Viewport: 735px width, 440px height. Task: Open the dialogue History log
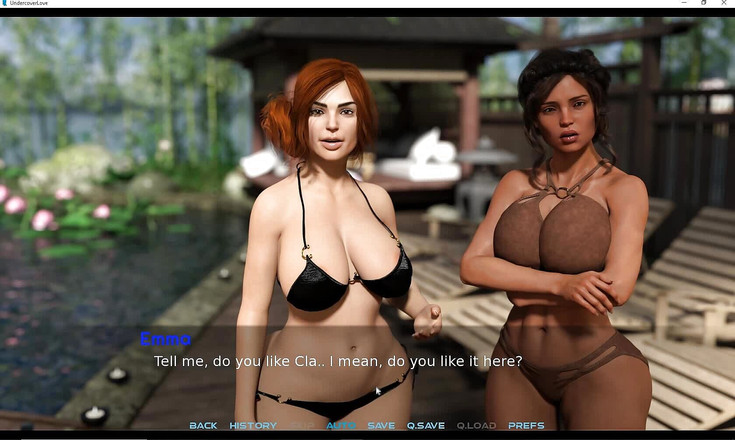(253, 426)
